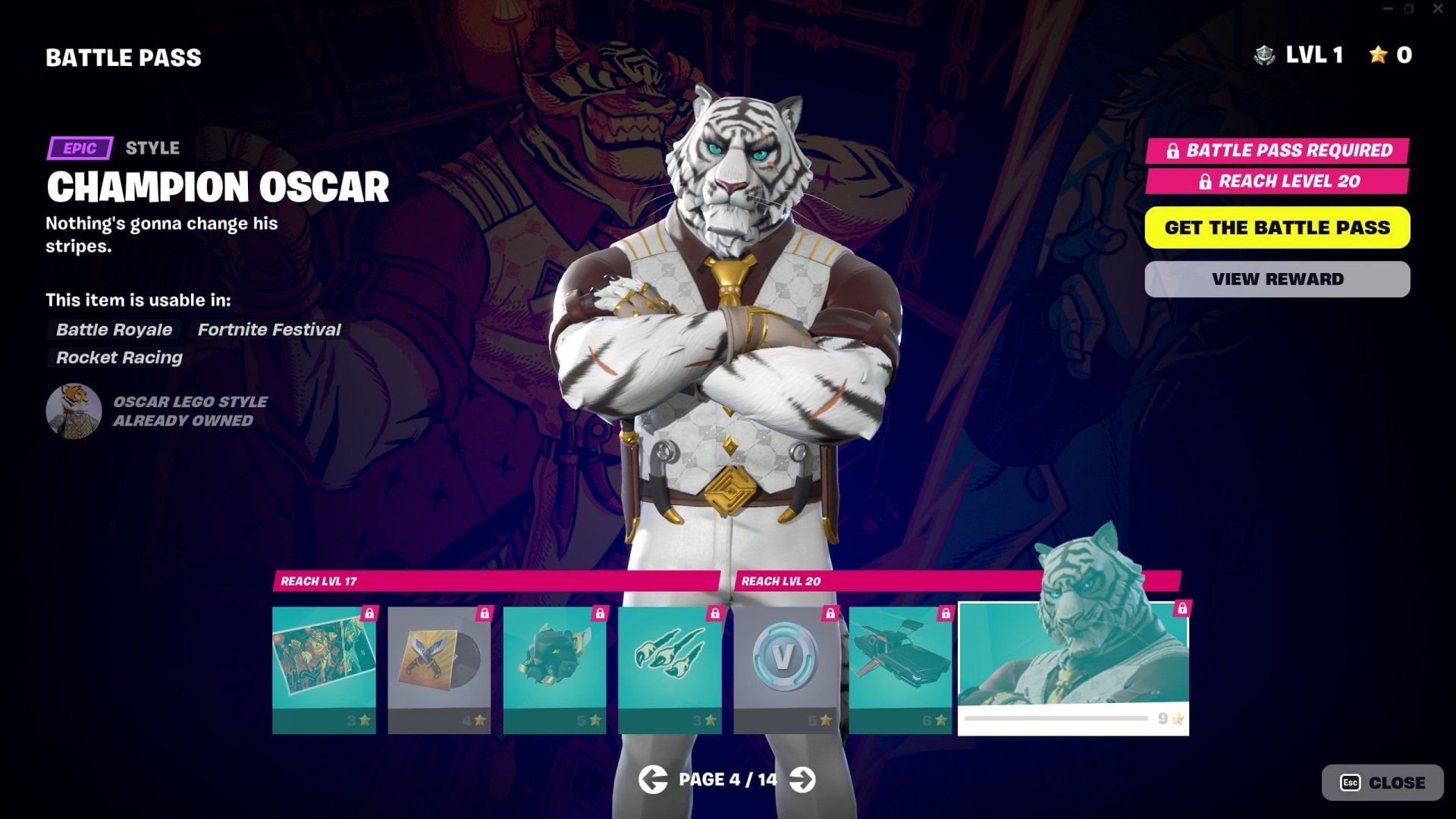Click the lock icon on BATTLE PASS REQUIRED banner
1456x819 pixels.
point(1173,151)
